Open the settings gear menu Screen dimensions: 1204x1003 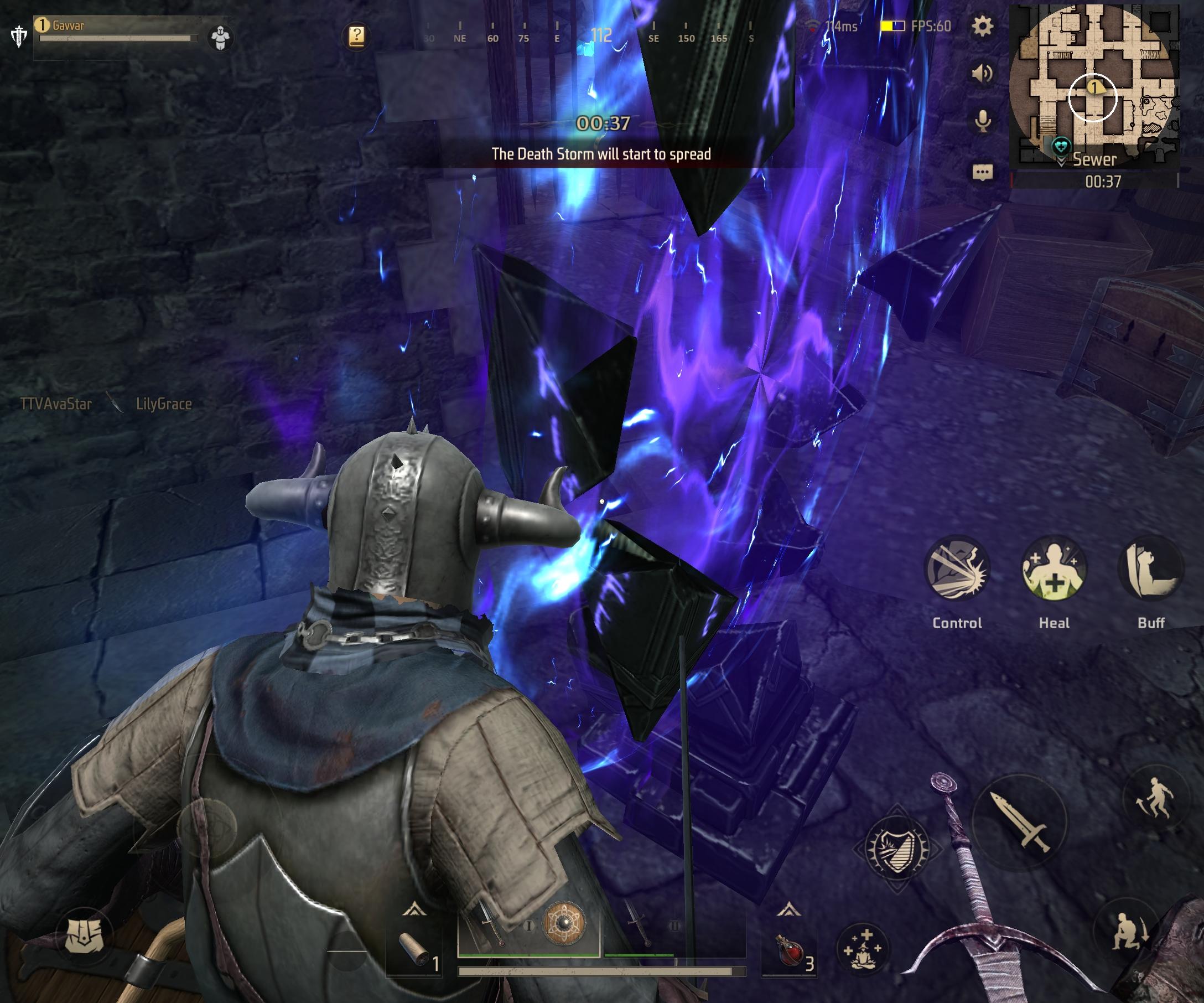(x=982, y=27)
